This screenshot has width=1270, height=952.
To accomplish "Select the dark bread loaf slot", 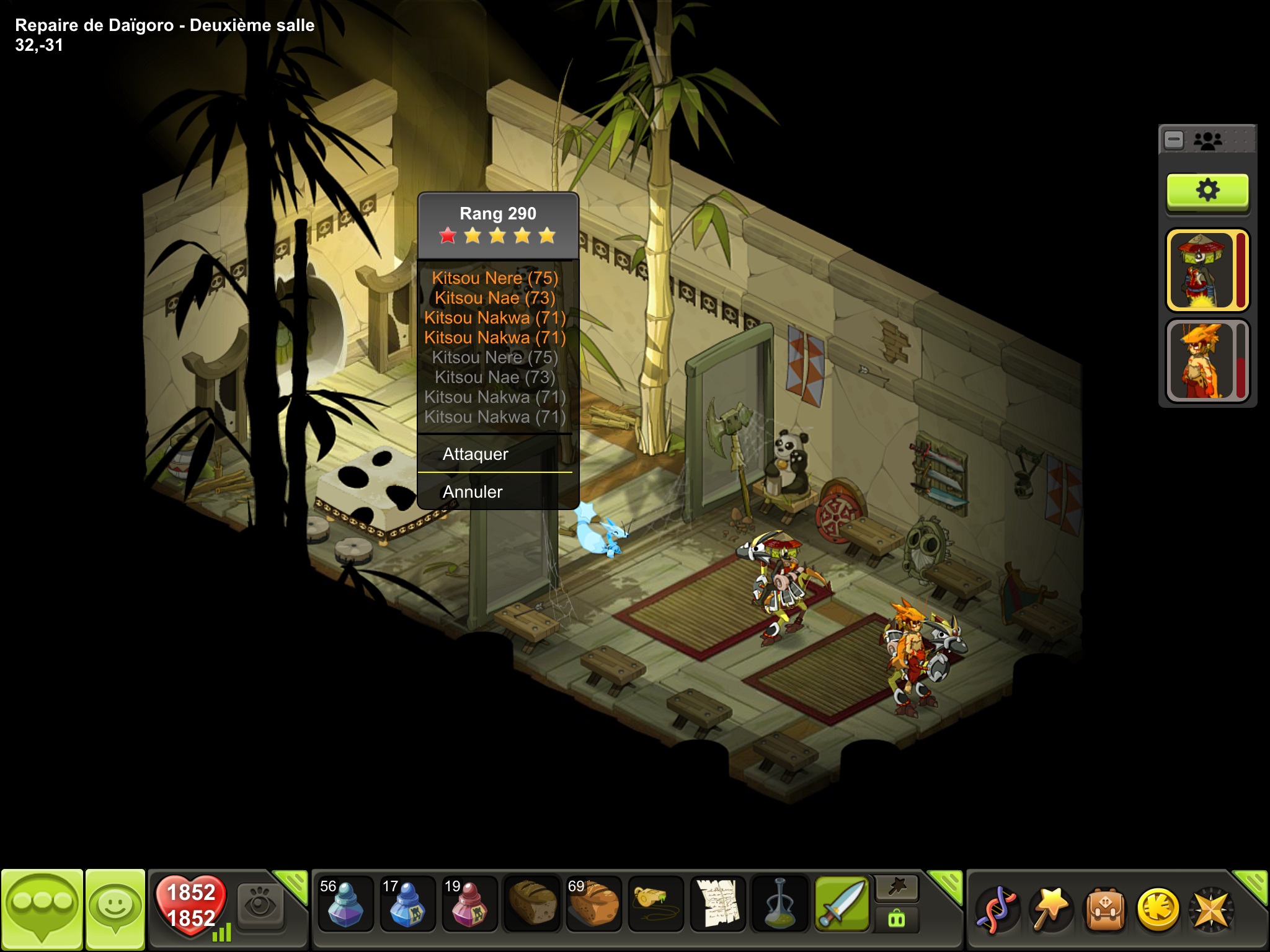I will pos(531,903).
